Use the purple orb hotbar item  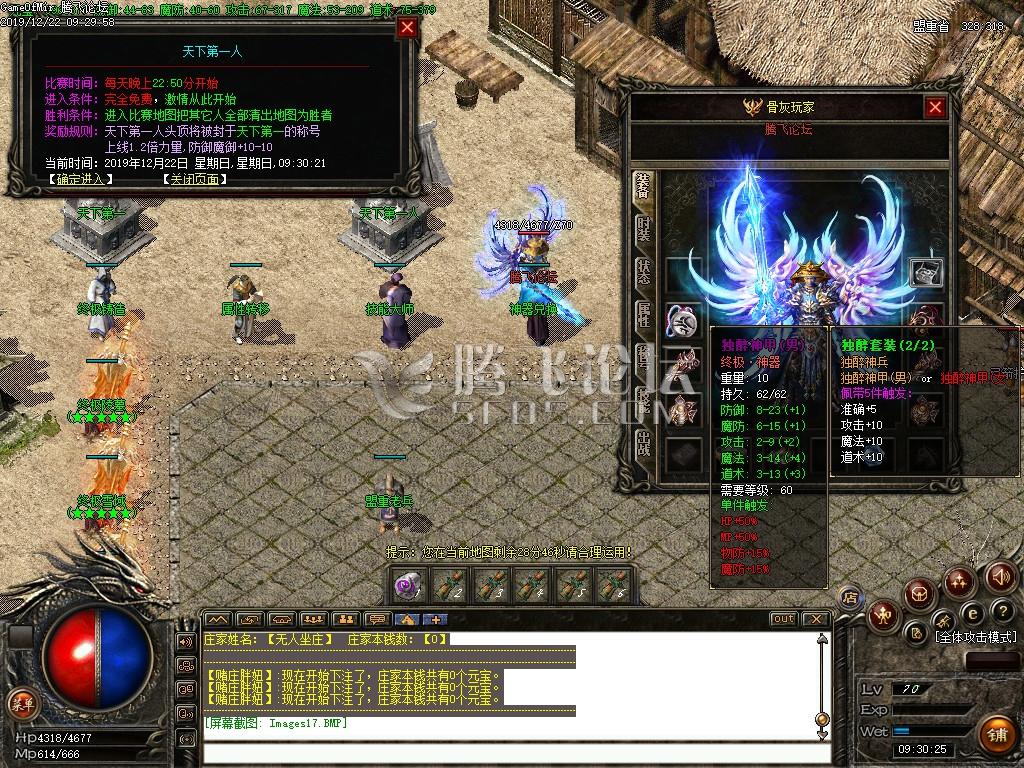tap(407, 585)
